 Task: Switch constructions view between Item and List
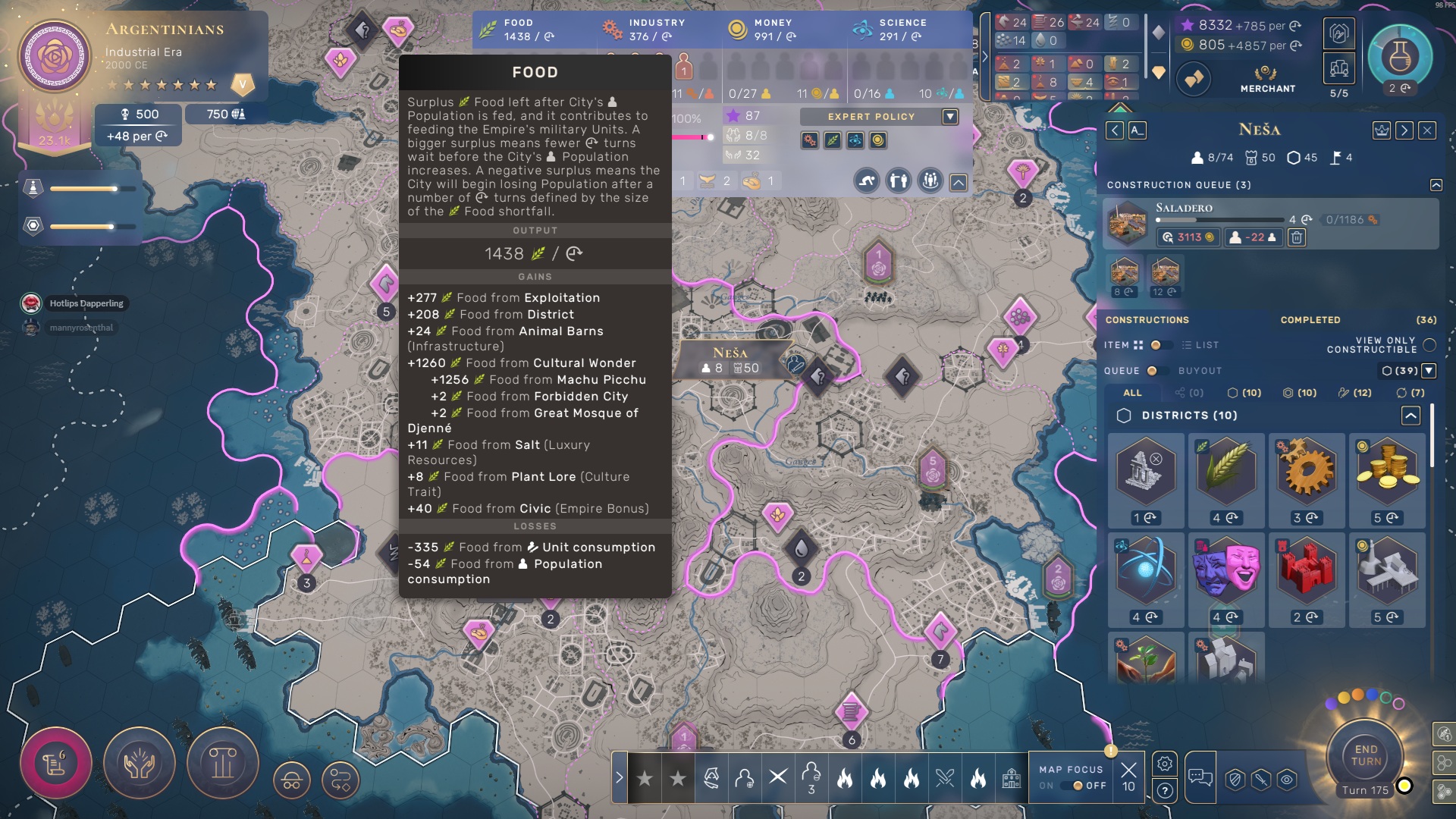[1156, 345]
